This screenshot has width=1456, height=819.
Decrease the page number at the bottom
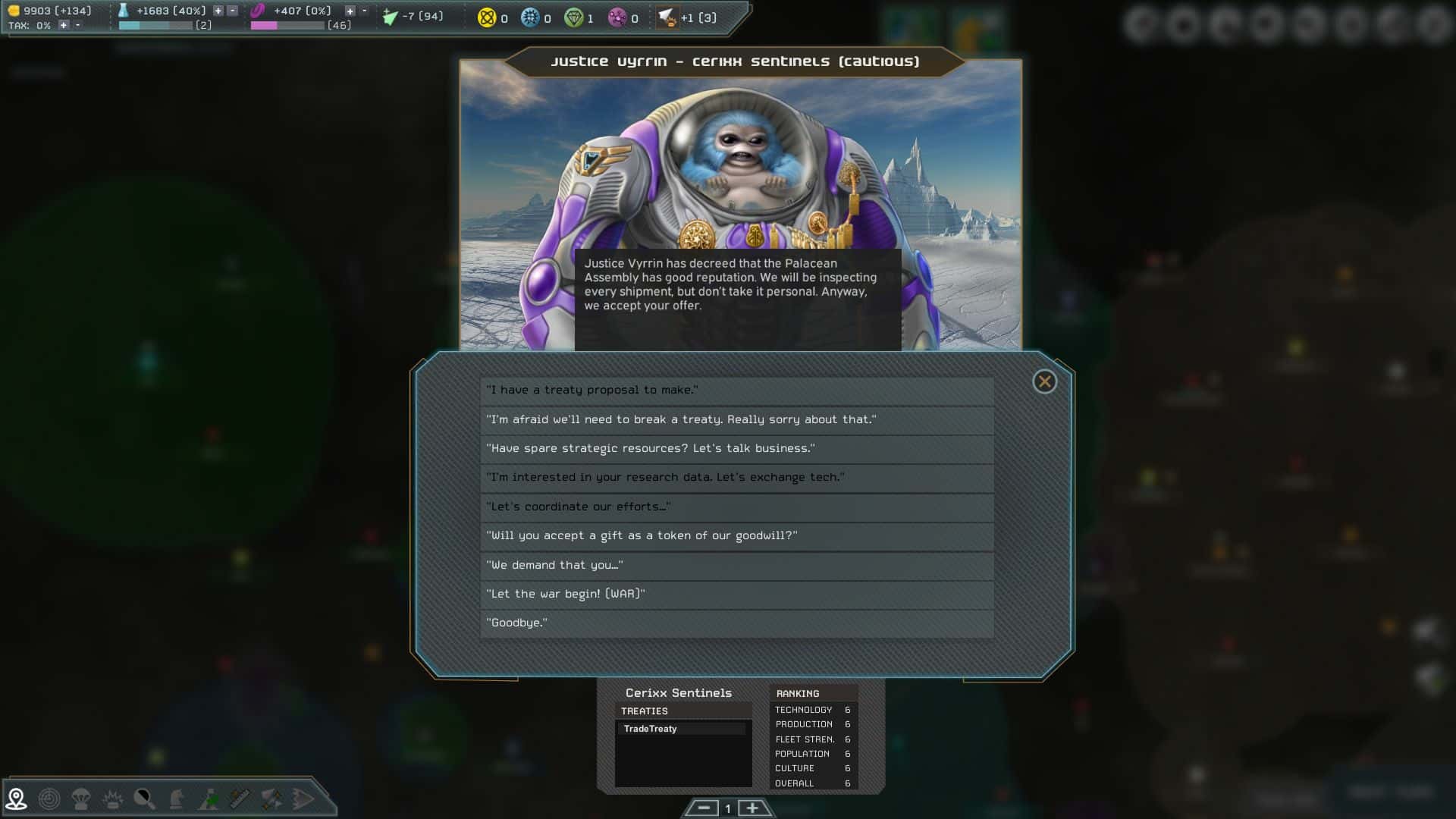[x=705, y=808]
